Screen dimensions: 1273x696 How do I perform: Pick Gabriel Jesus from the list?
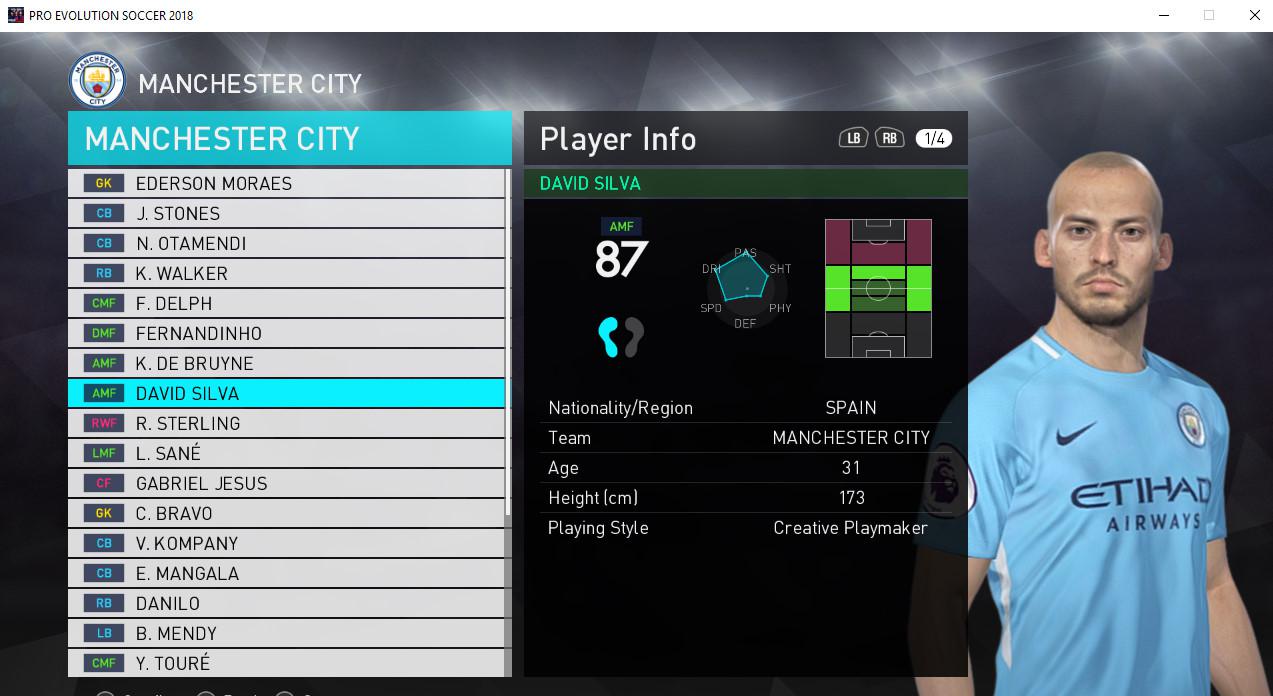pos(287,483)
